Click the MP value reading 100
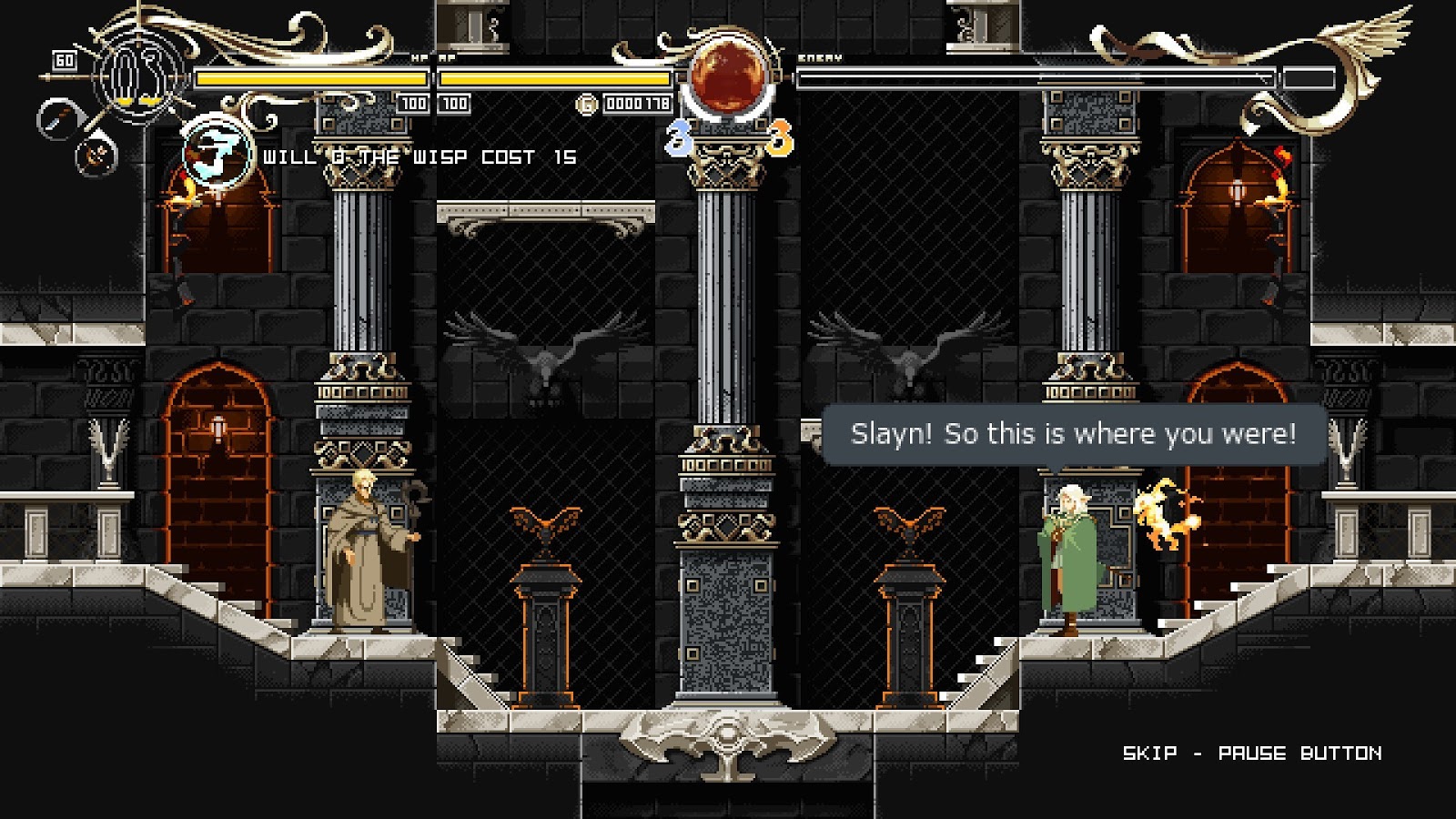The width and height of the screenshot is (1456, 819). point(454,103)
